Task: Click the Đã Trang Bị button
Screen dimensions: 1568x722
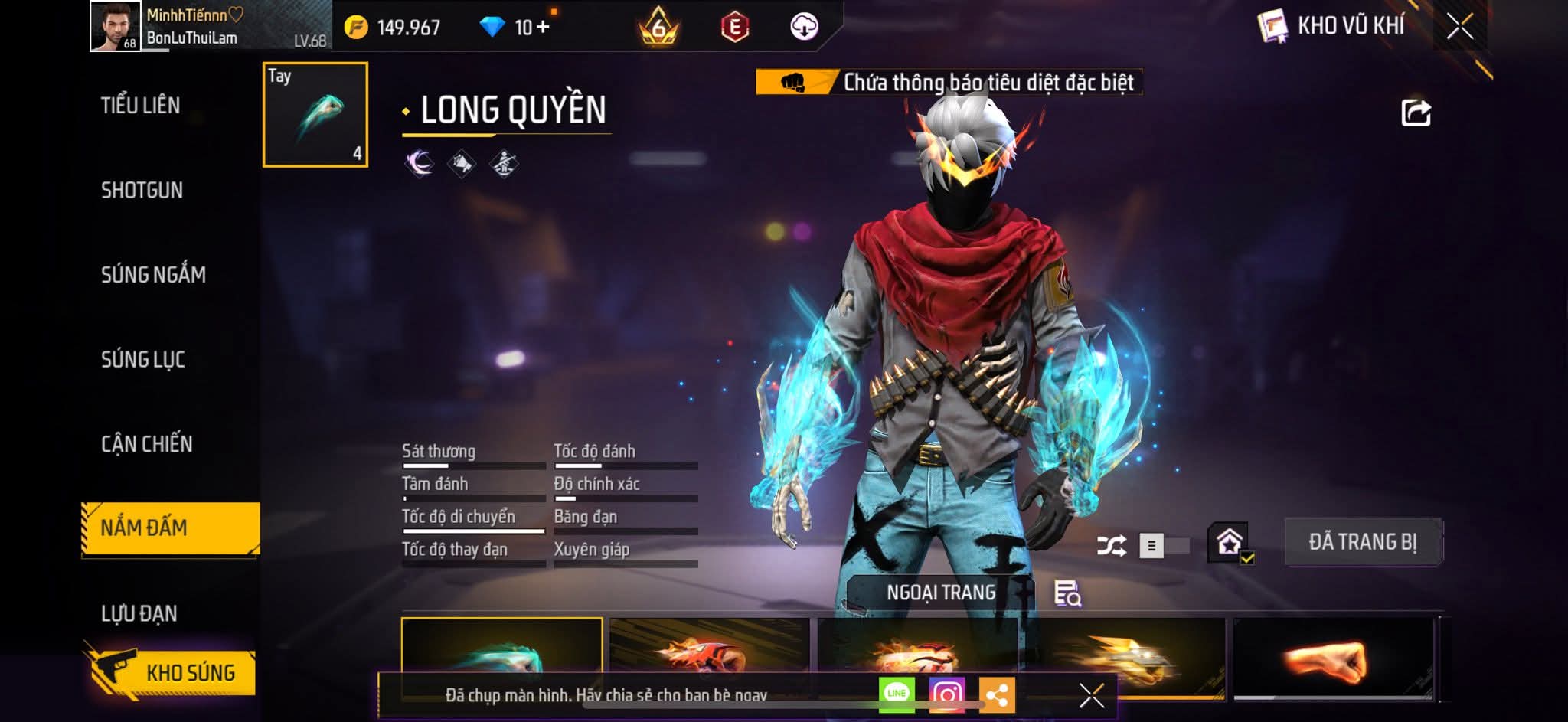Action: coord(1363,542)
